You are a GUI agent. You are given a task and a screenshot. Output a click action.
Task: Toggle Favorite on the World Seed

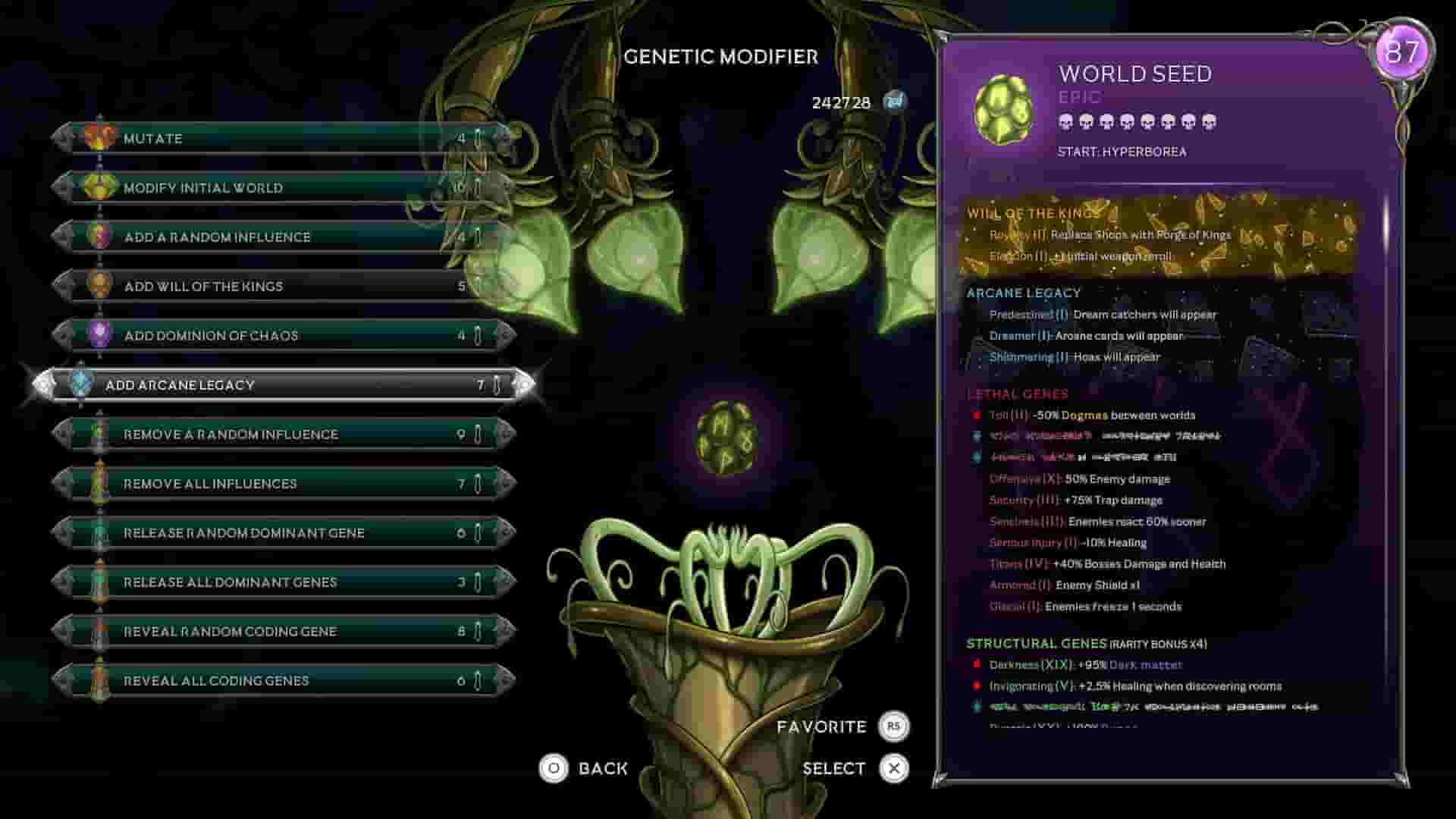click(895, 726)
